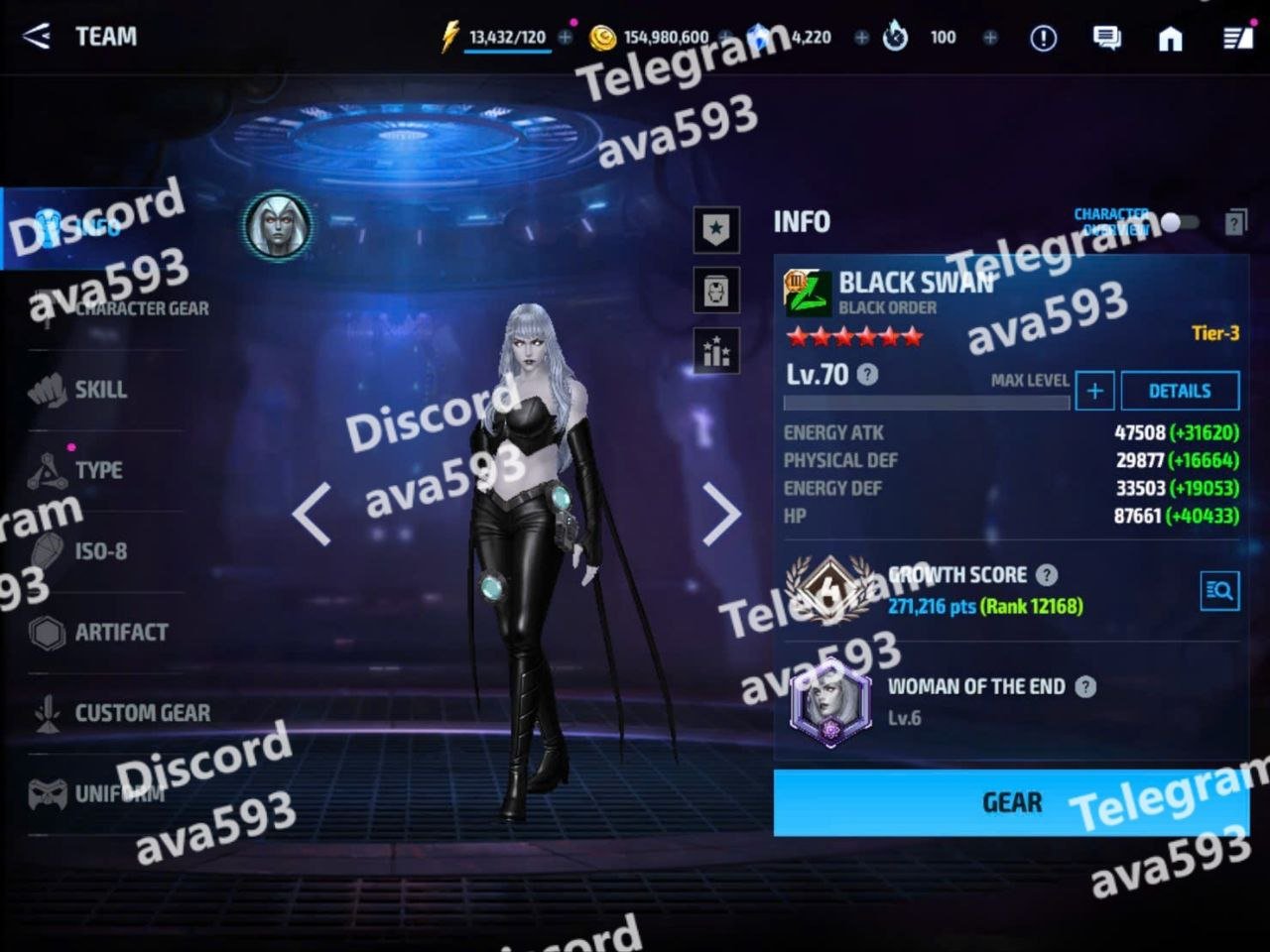This screenshot has width=1270, height=952.
Task: Open the character DETAILS
Action: 1179,391
